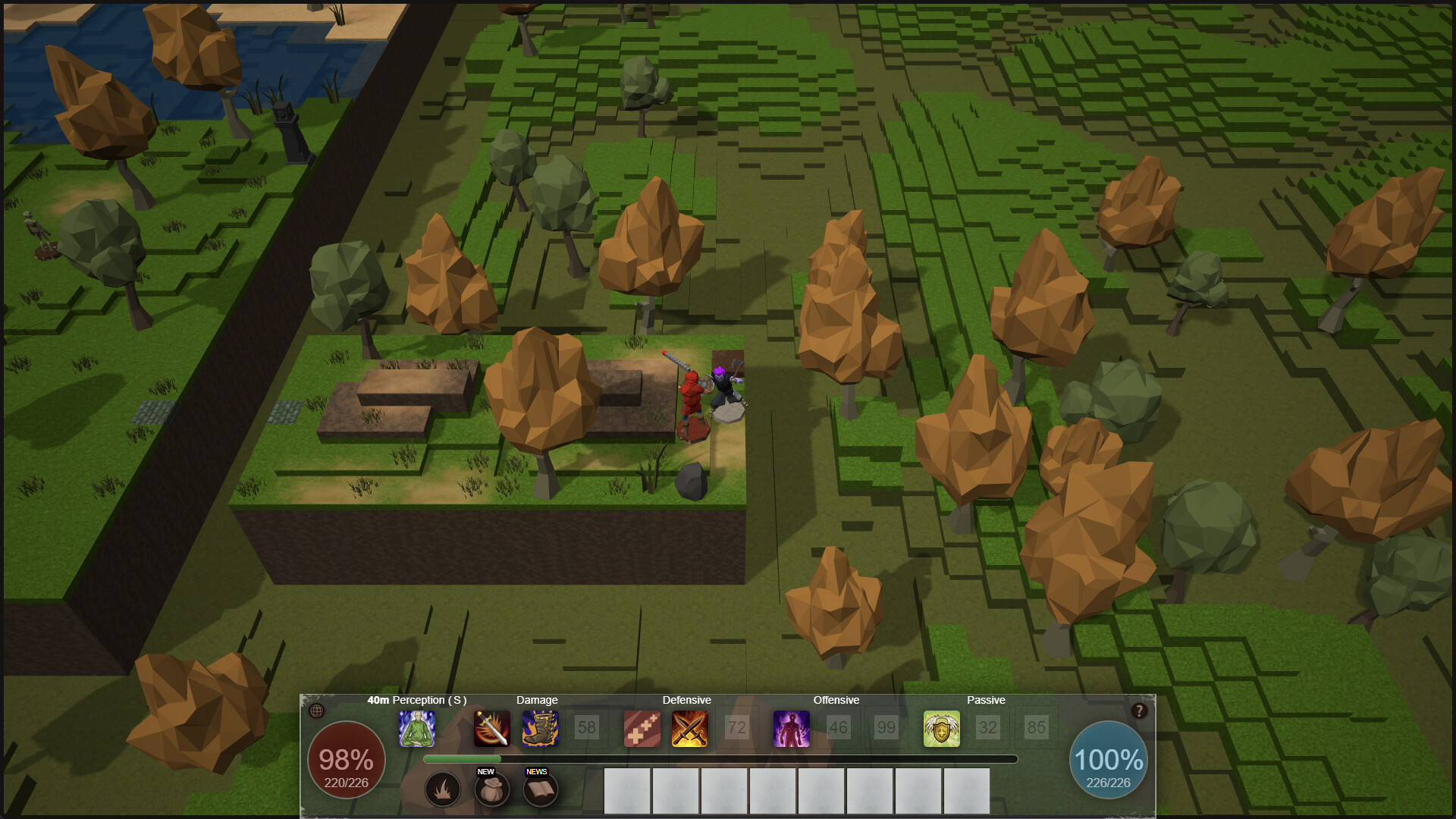Activate the crossed flaming swords skill
This screenshot has width=1456, height=819.
coord(690,729)
